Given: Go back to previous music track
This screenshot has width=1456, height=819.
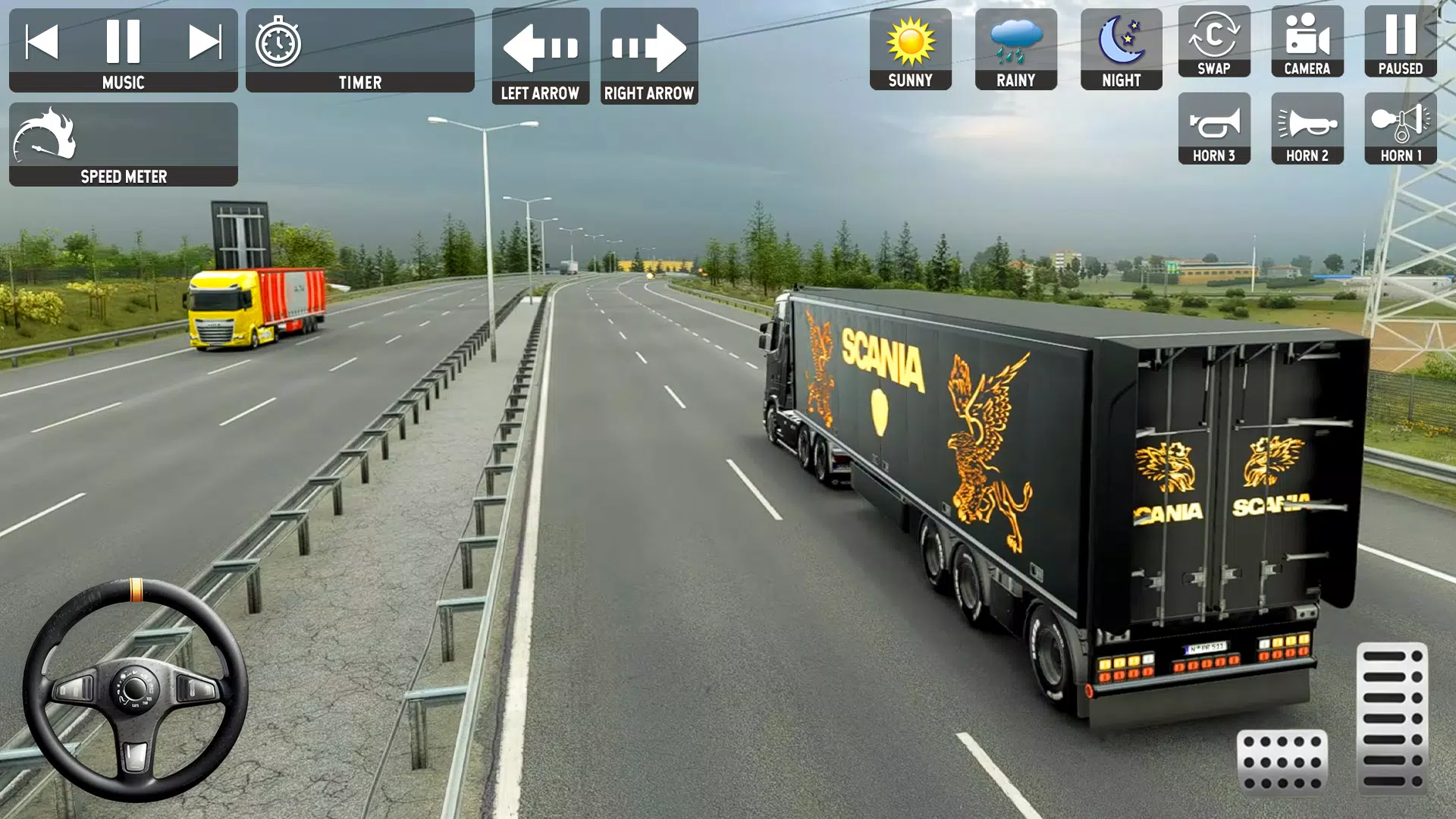Looking at the screenshot, I should [44, 42].
